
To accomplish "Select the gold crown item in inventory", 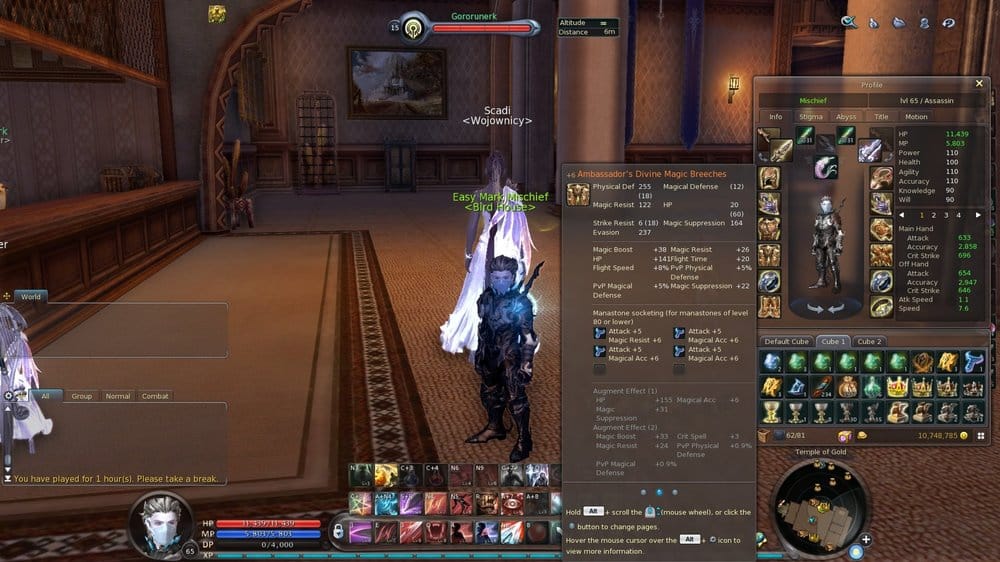I will point(896,387).
